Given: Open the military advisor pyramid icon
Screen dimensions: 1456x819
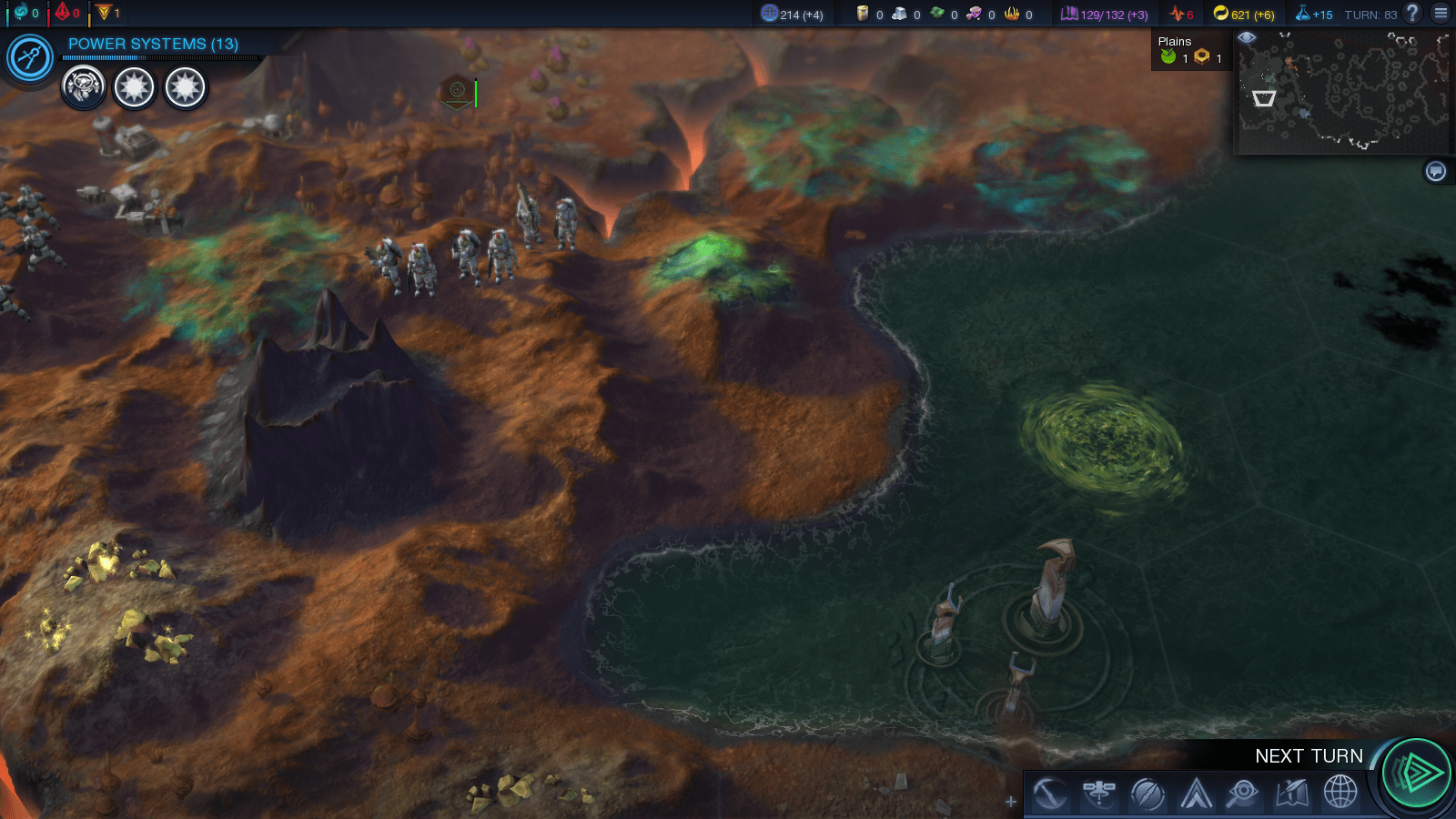Looking at the screenshot, I should point(1195,794).
